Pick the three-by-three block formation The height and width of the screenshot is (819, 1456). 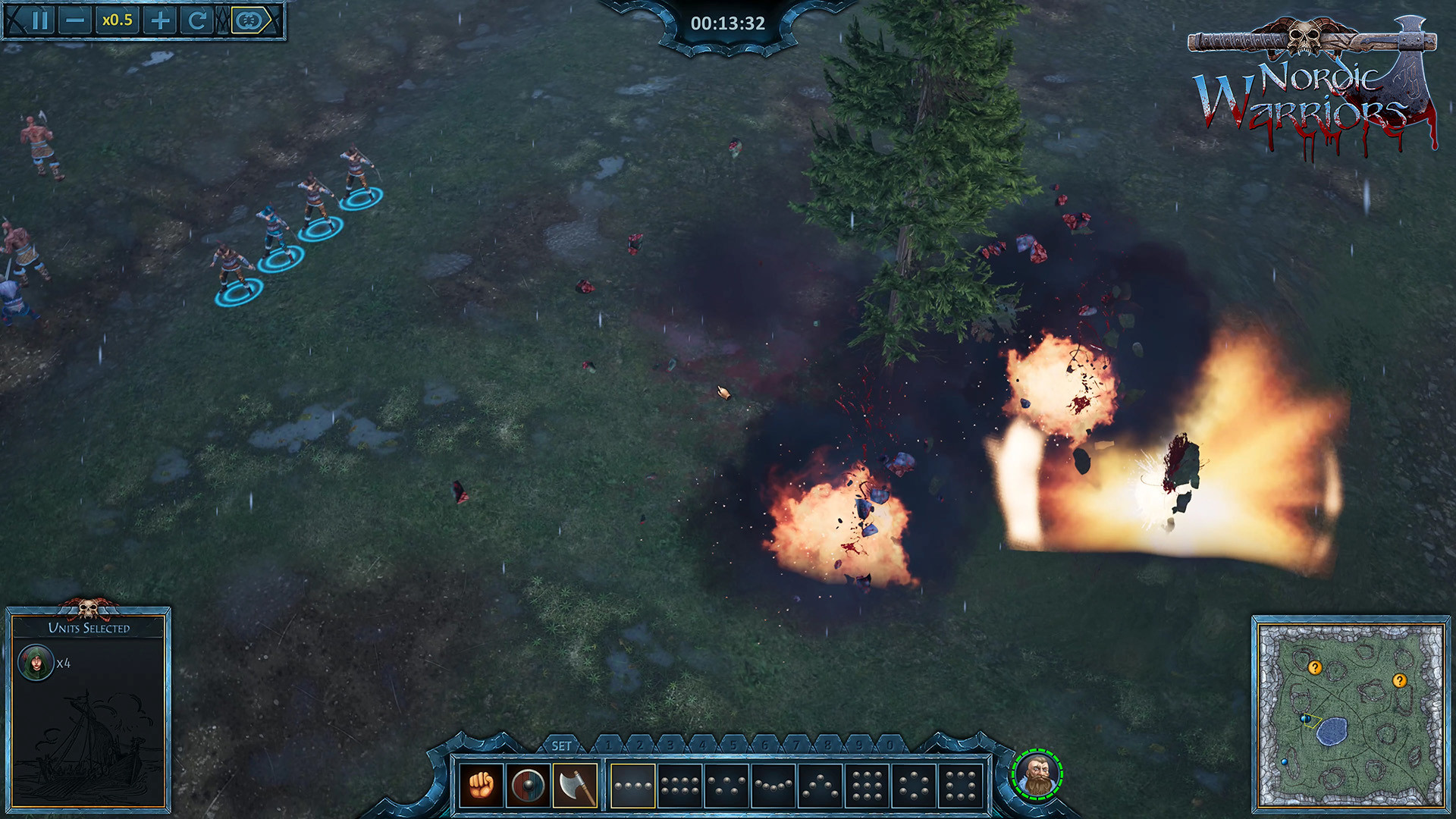point(867,785)
